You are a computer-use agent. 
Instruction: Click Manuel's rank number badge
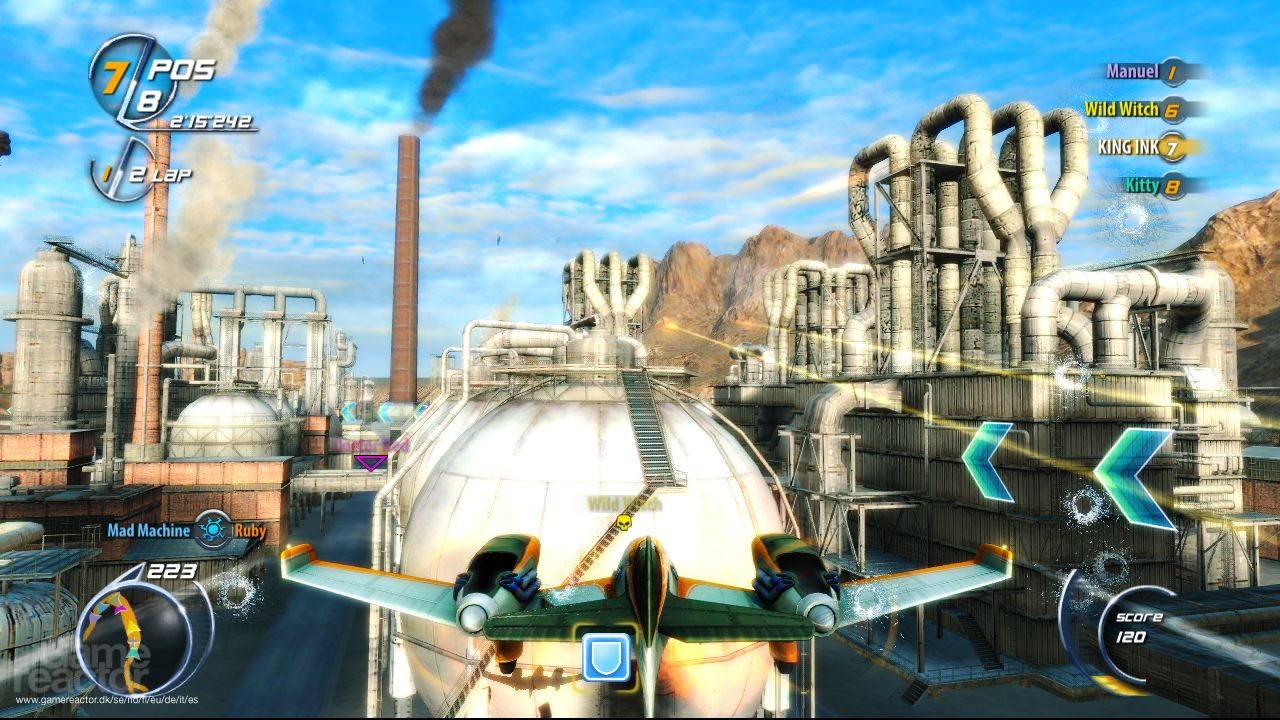click(1173, 71)
